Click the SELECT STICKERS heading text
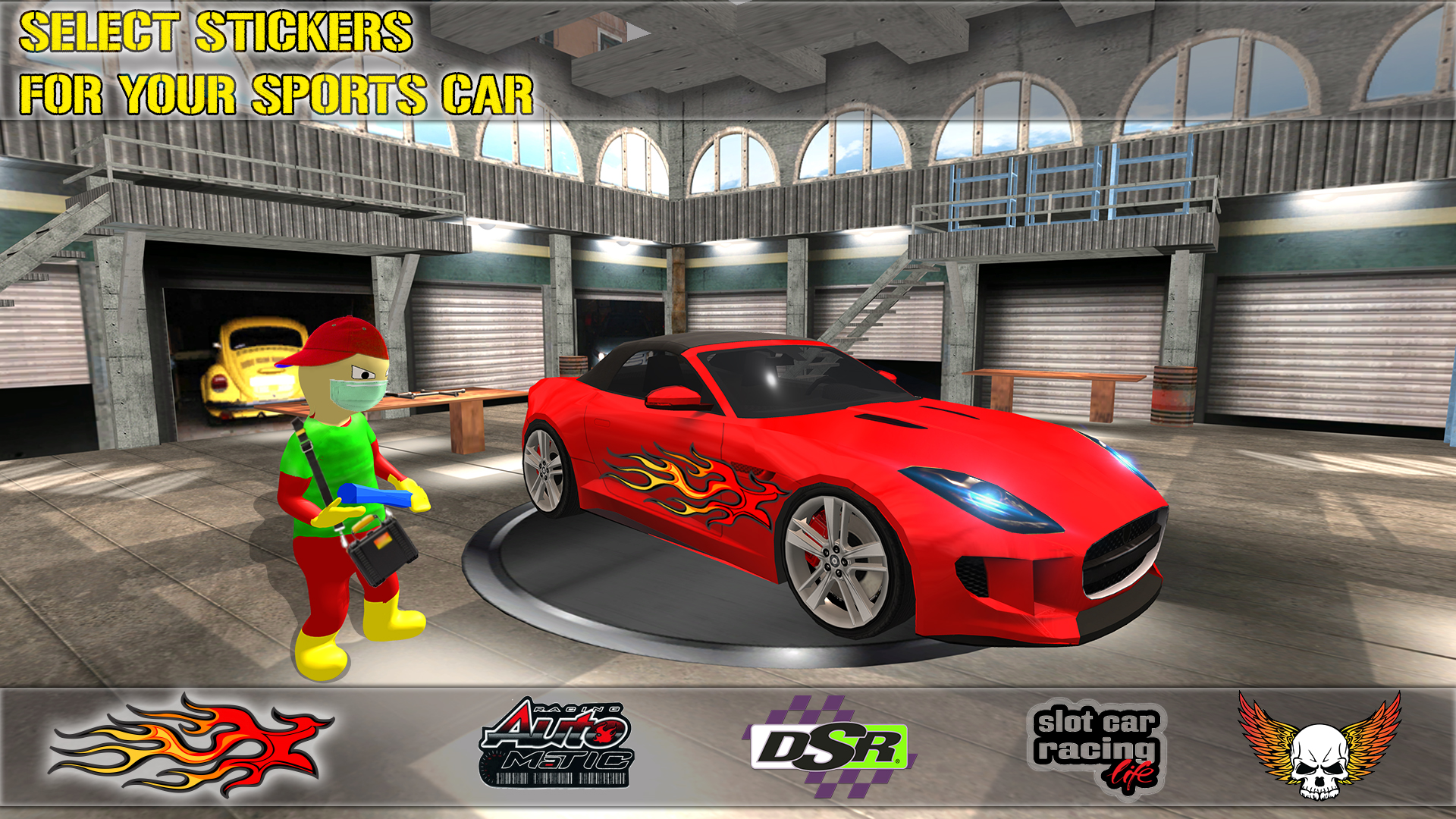The height and width of the screenshot is (819, 1456). (216, 30)
